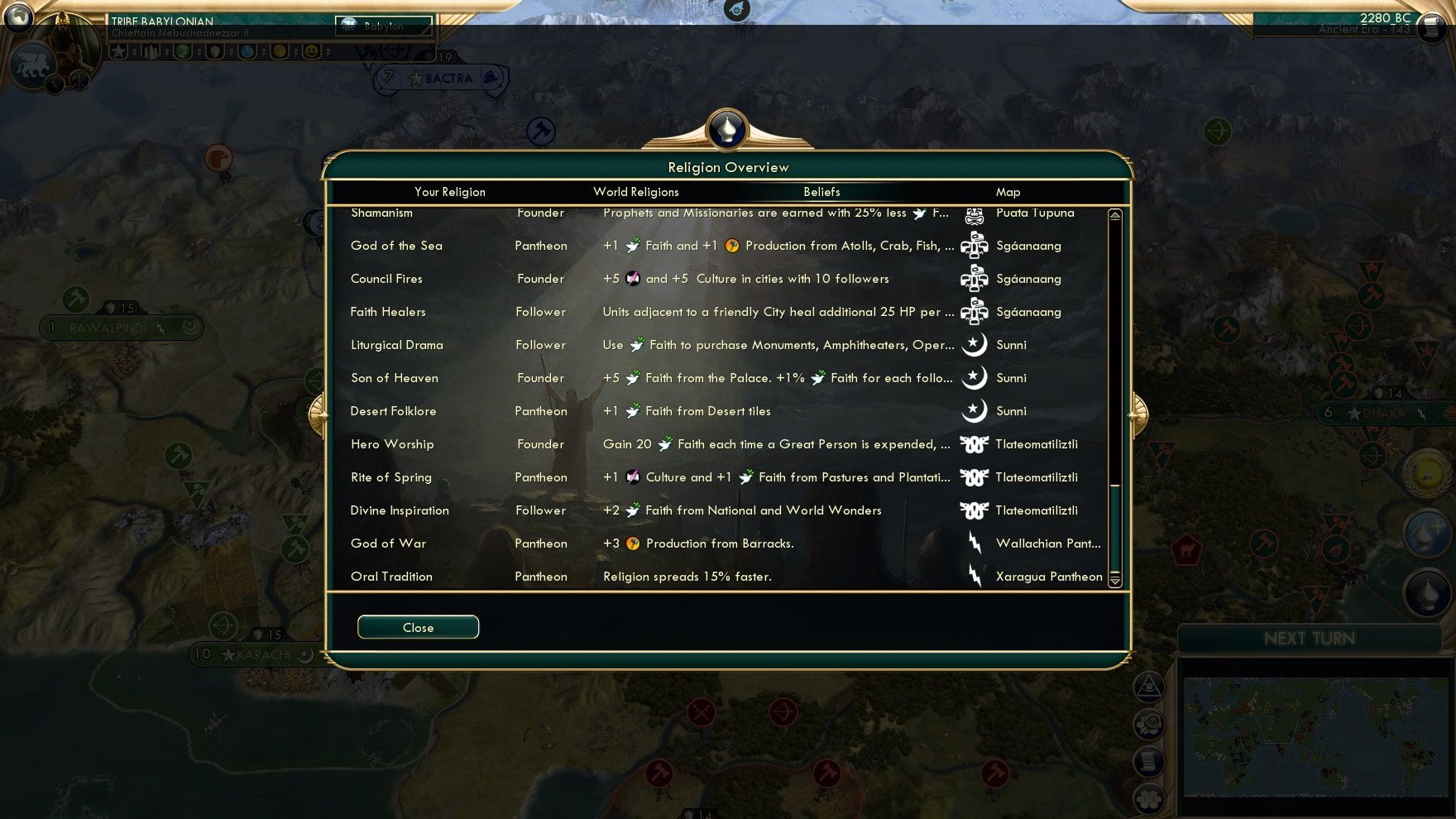Click the Sgáanaang totem religion icon
This screenshot has width=1456, height=819.
point(976,279)
